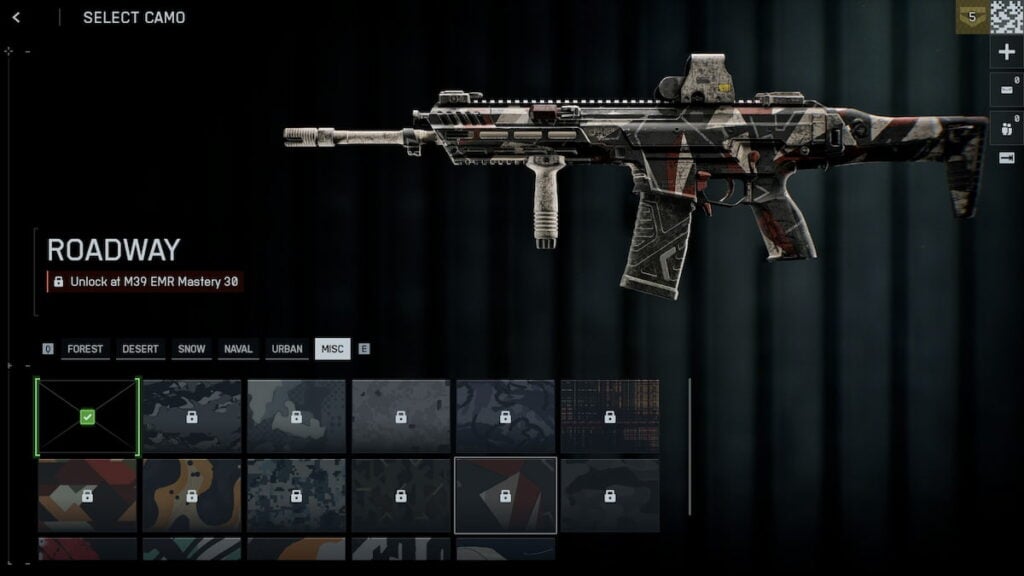Show SNOW camouflage patterns

[x=191, y=349]
